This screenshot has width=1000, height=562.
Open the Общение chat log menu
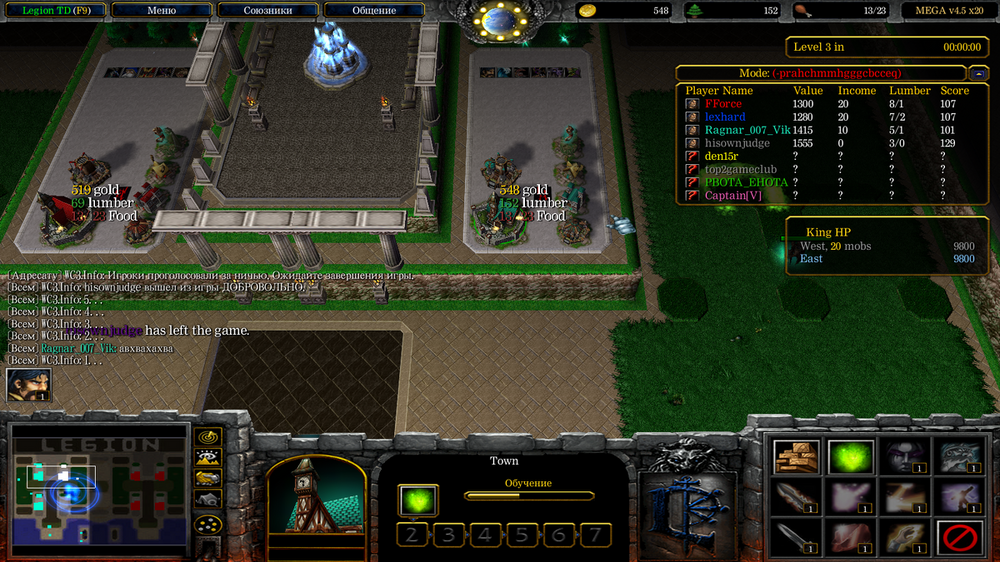point(373,10)
